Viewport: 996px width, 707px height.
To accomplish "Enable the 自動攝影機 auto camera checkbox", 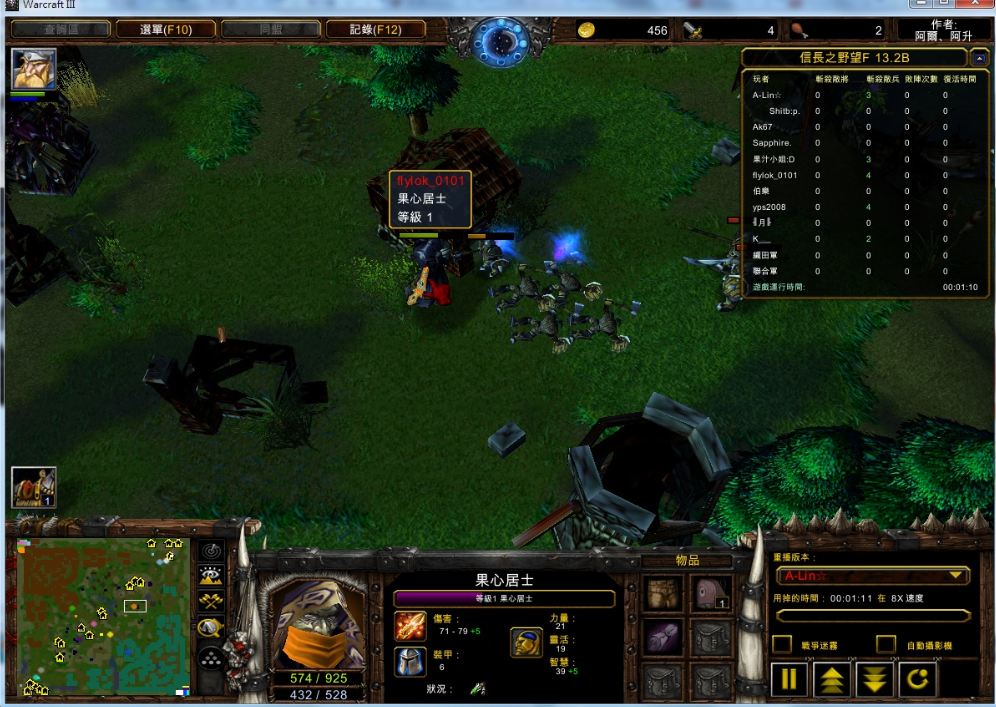I will [886, 645].
